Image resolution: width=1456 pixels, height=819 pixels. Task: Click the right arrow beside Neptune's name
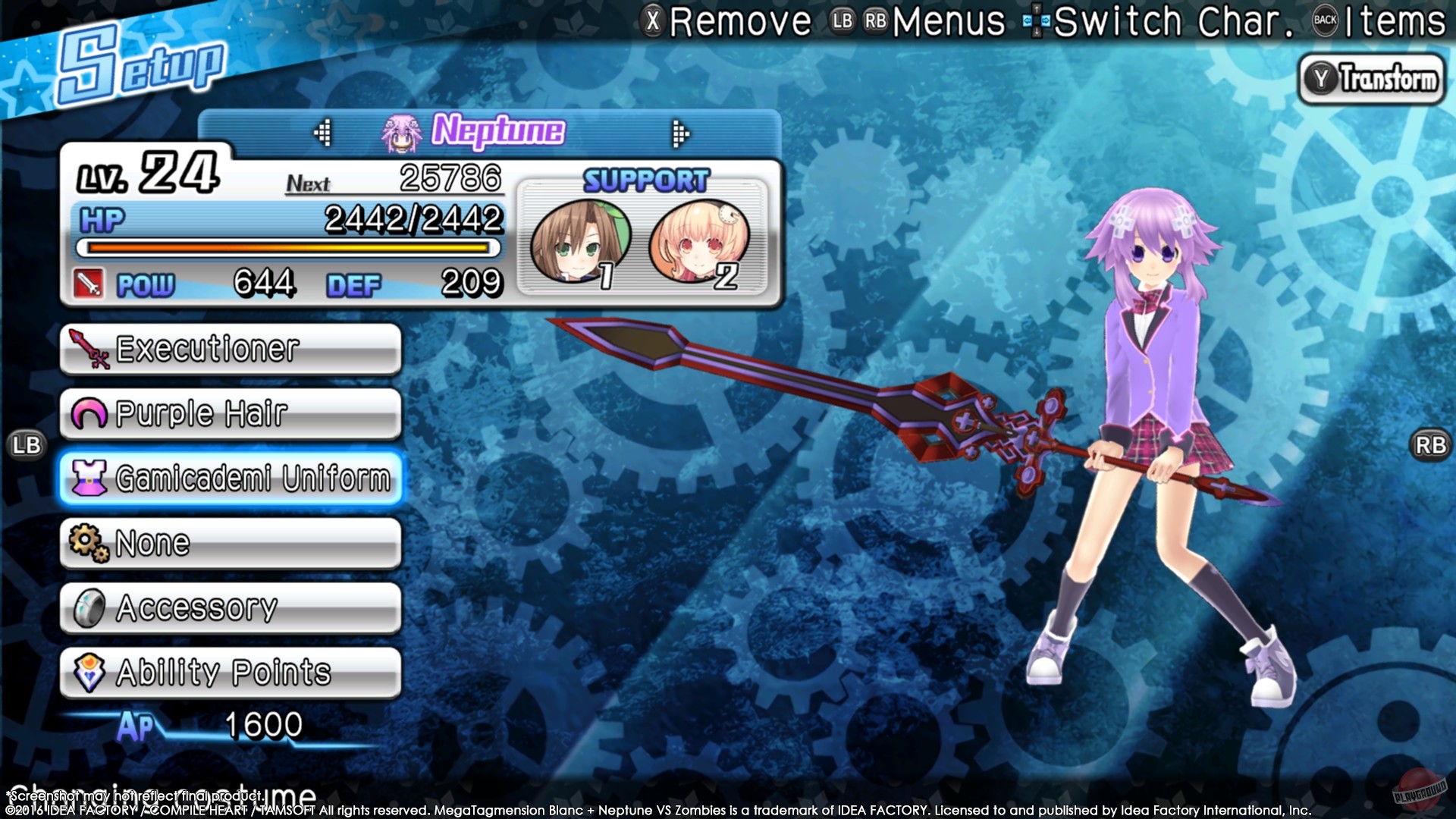click(676, 130)
